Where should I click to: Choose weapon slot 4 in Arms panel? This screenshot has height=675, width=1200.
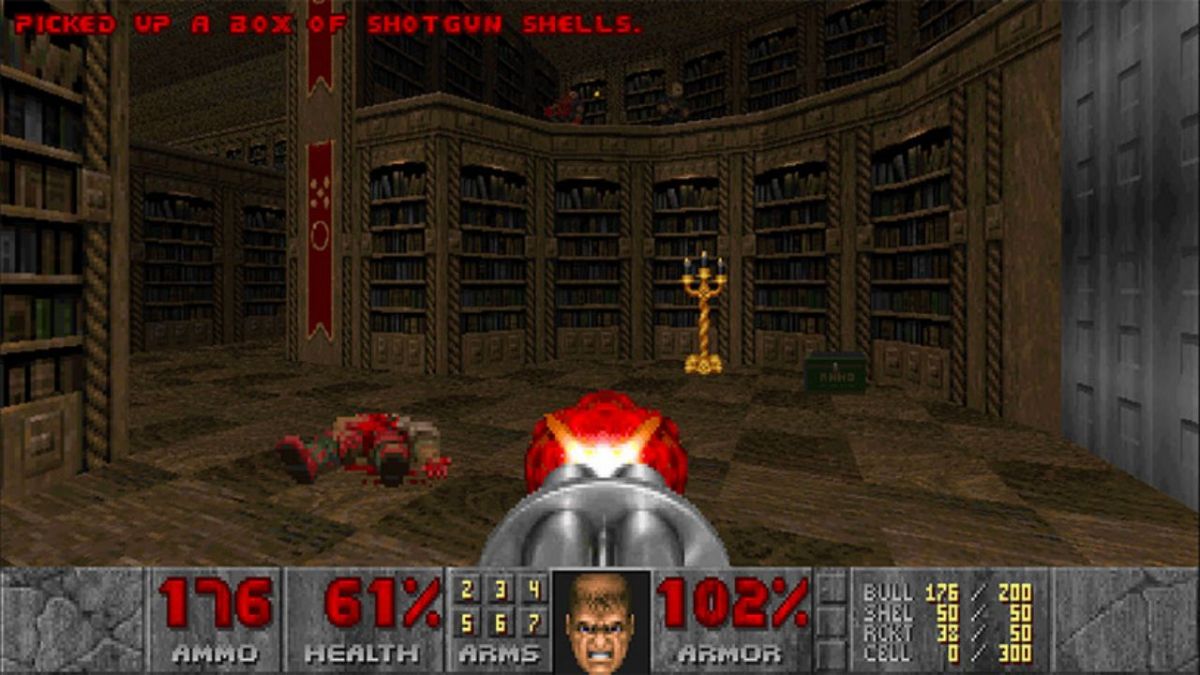(534, 590)
